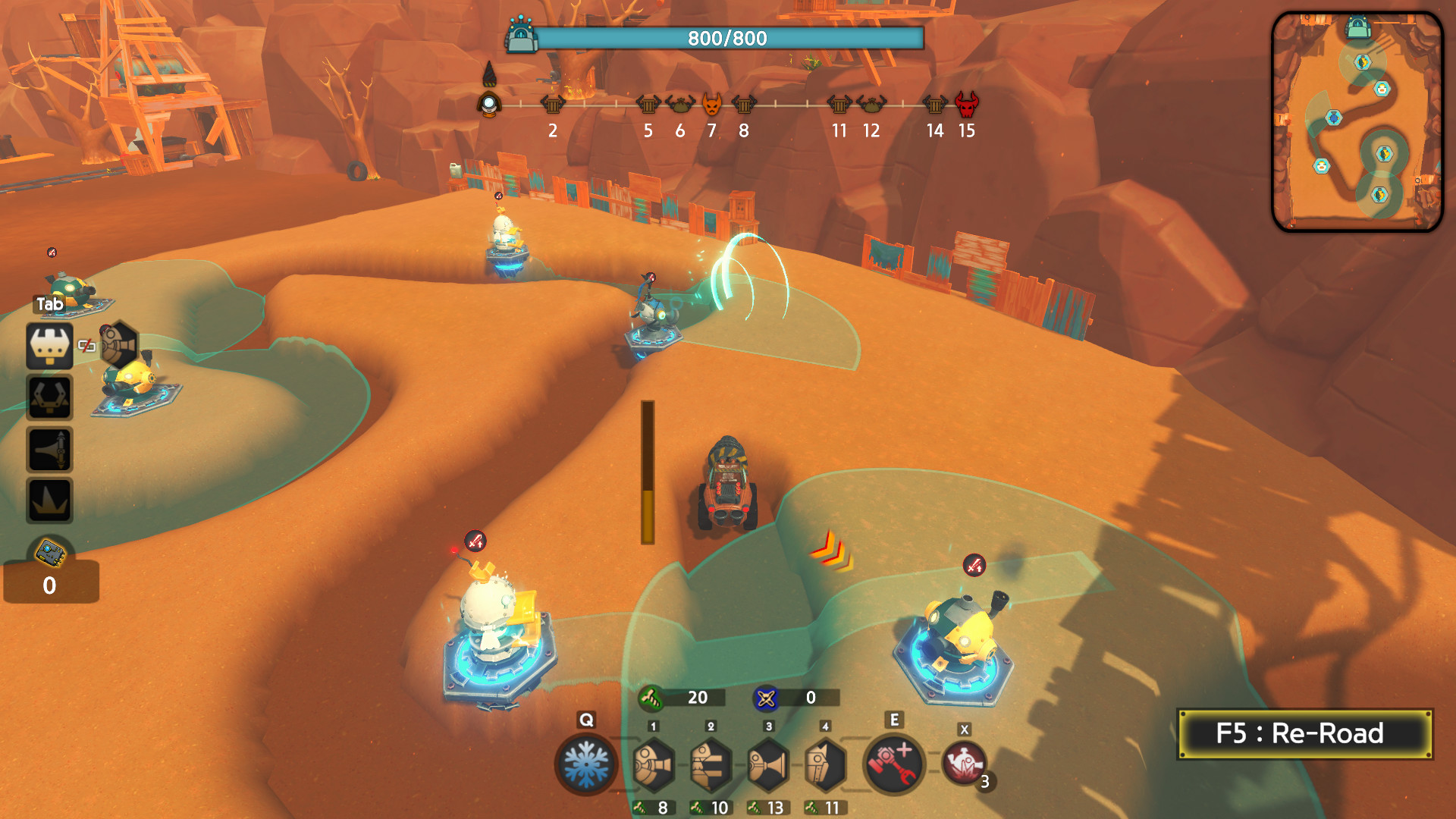Choose the dimmed open-claw slot

pos(50,397)
